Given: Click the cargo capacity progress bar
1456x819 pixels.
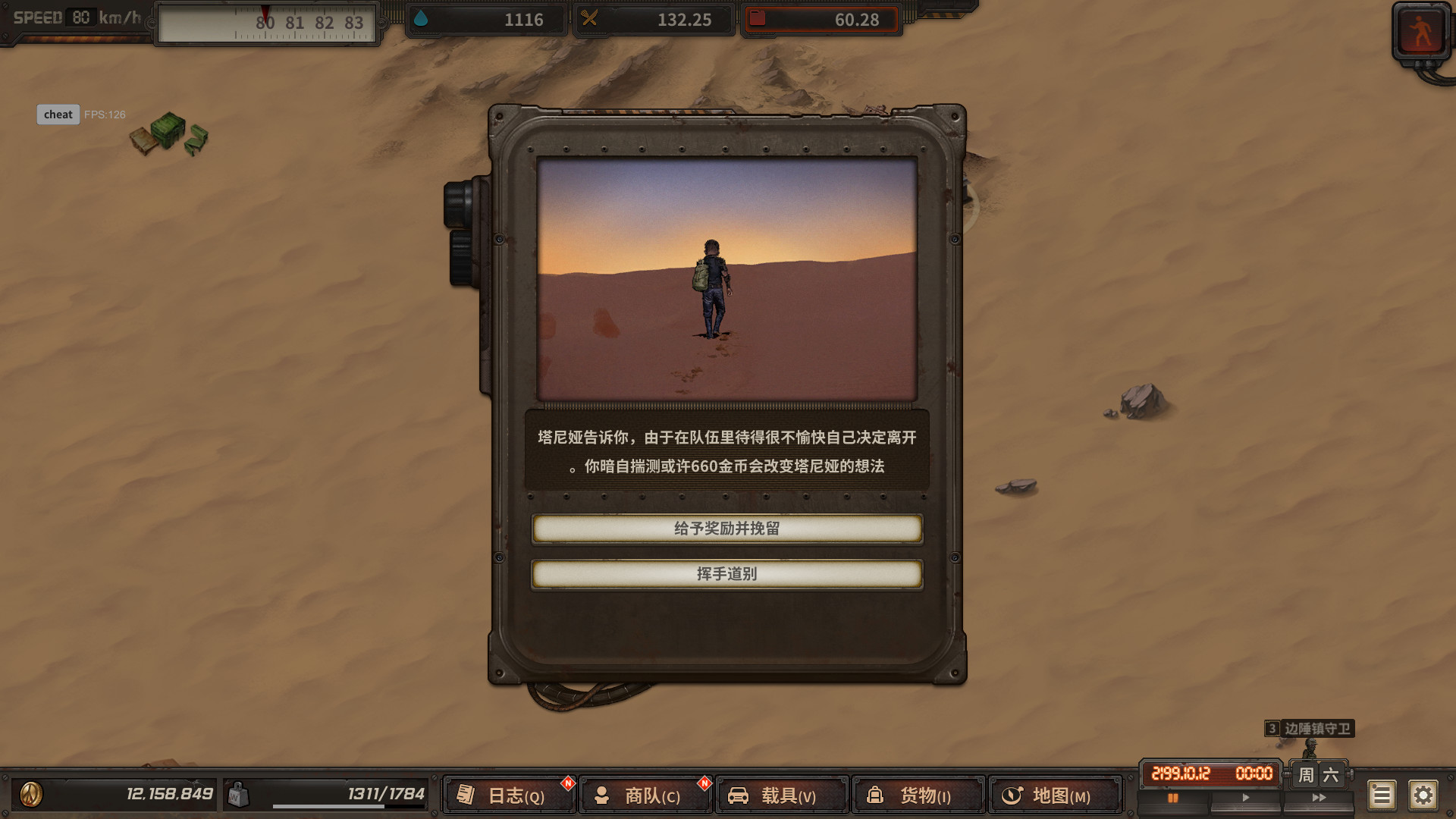Looking at the screenshot, I should click(x=349, y=806).
